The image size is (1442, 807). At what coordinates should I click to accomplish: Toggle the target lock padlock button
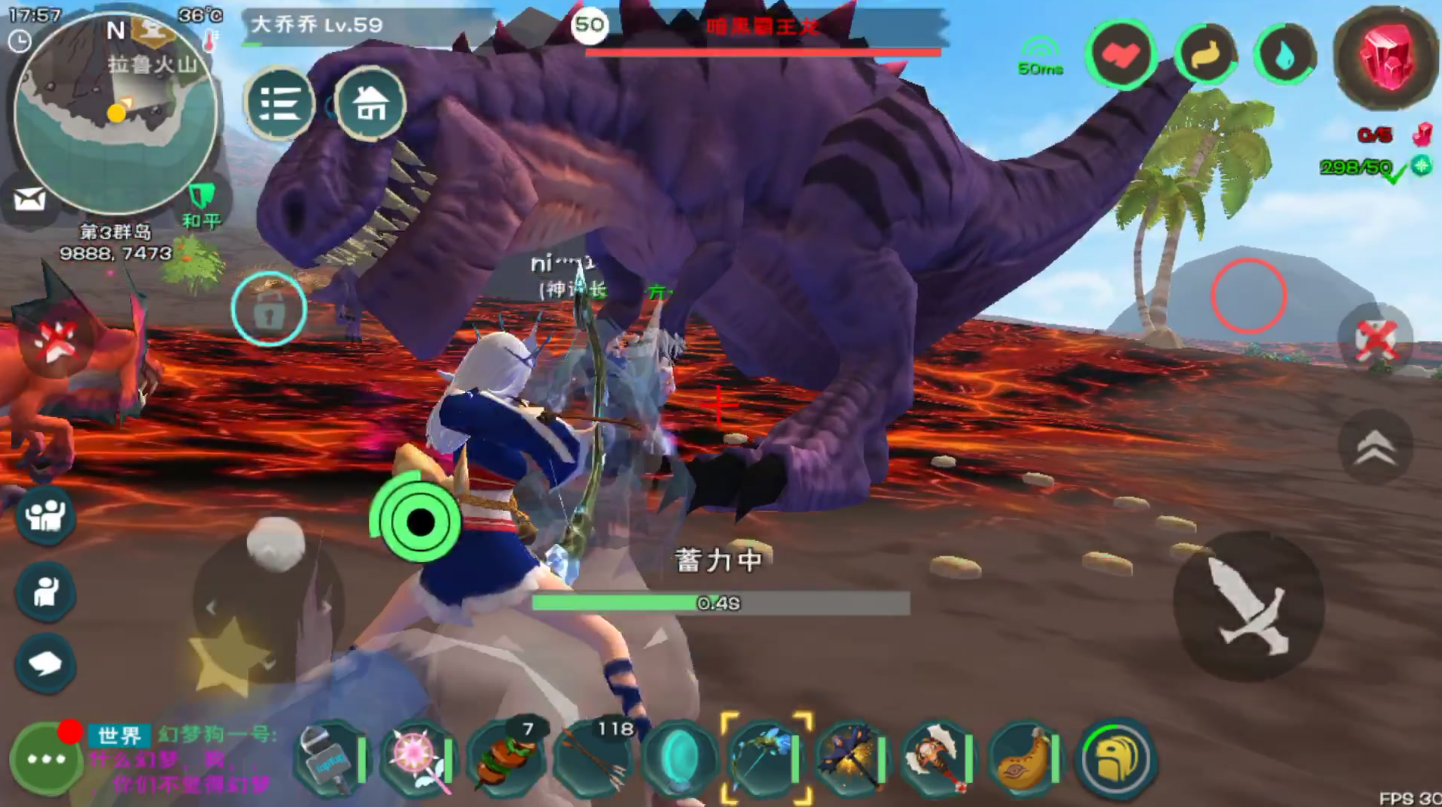pyautogui.click(x=268, y=311)
